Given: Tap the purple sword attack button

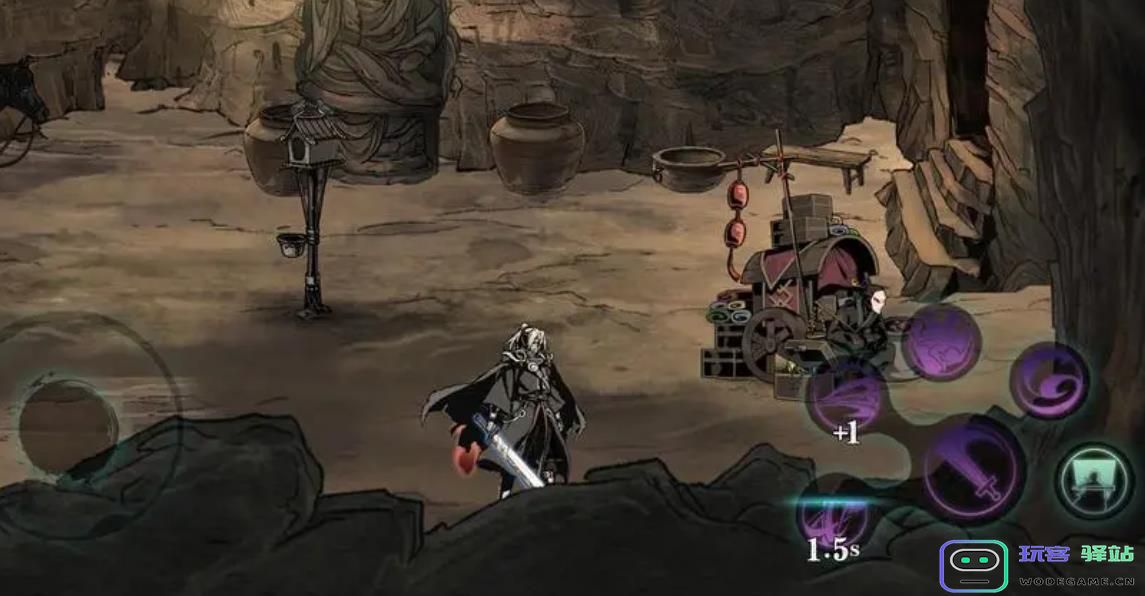Looking at the screenshot, I should pos(972,470).
